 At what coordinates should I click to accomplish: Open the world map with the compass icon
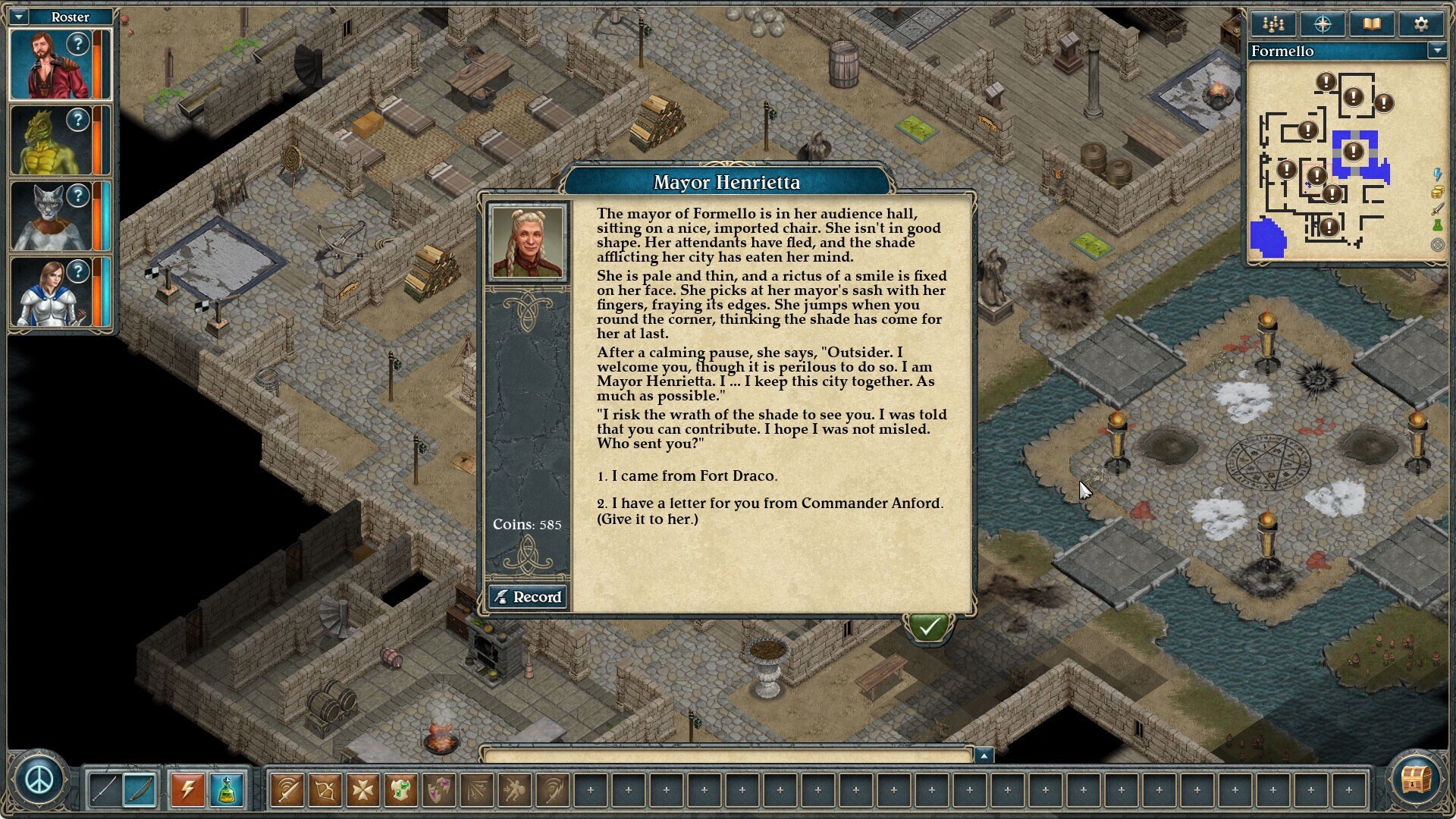[x=1322, y=24]
